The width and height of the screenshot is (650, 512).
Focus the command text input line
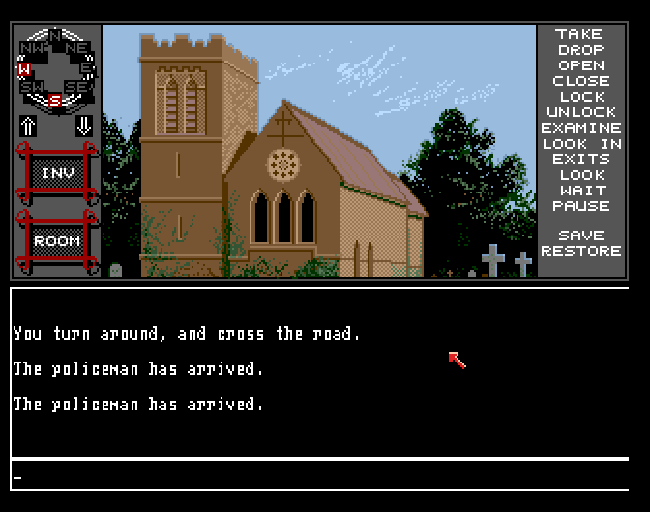320,476
